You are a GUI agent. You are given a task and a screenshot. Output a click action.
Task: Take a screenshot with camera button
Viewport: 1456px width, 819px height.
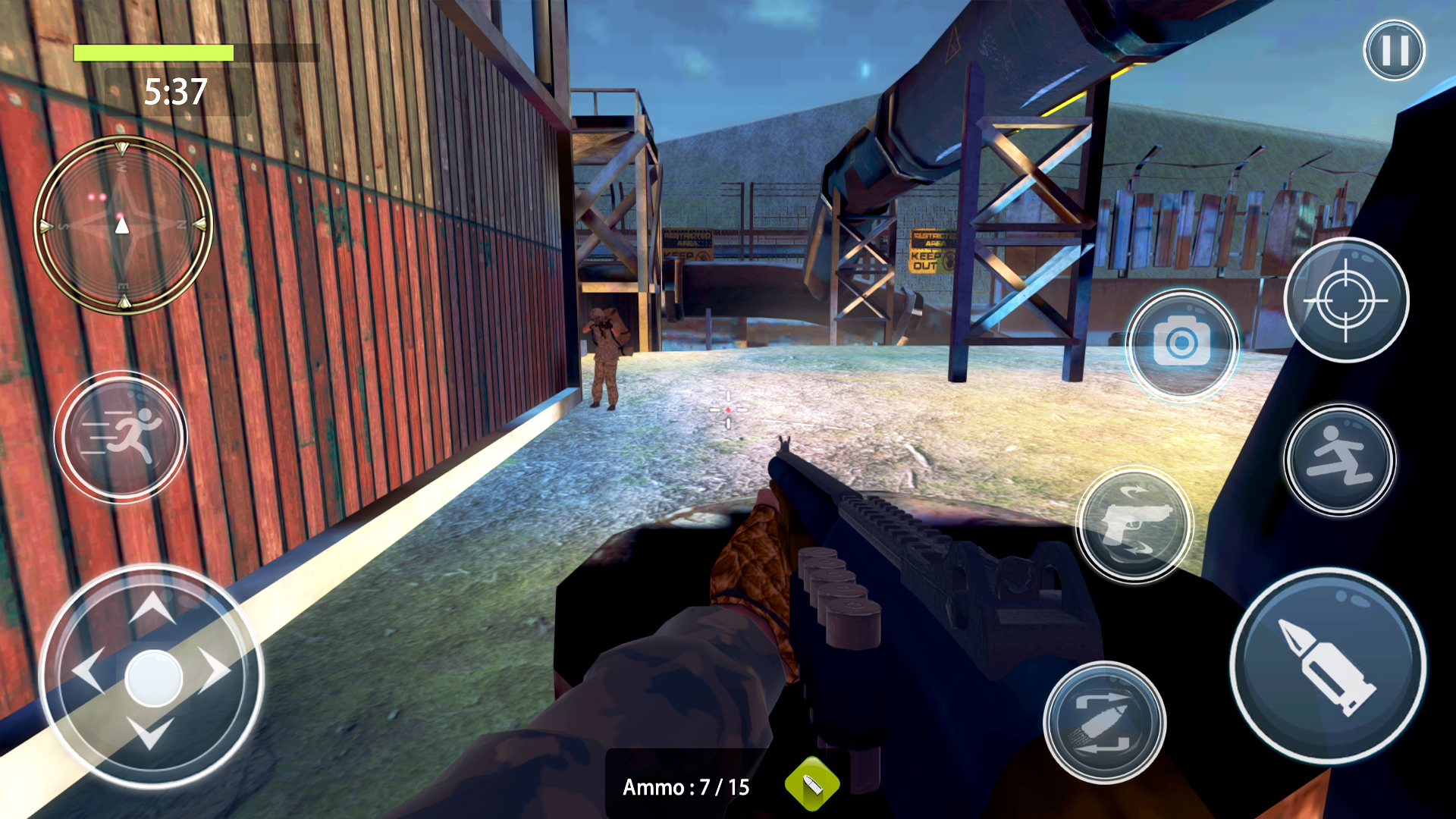tap(1181, 345)
